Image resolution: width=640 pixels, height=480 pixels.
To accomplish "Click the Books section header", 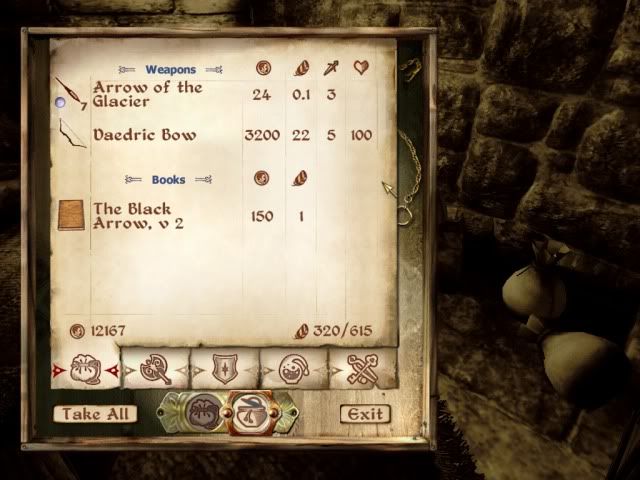I will tap(168, 180).
